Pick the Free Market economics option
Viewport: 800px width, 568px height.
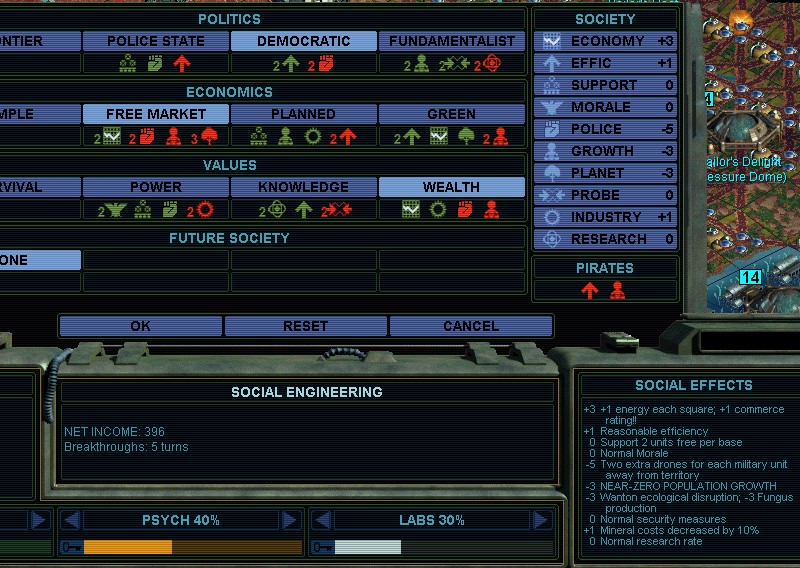(155, 114)
